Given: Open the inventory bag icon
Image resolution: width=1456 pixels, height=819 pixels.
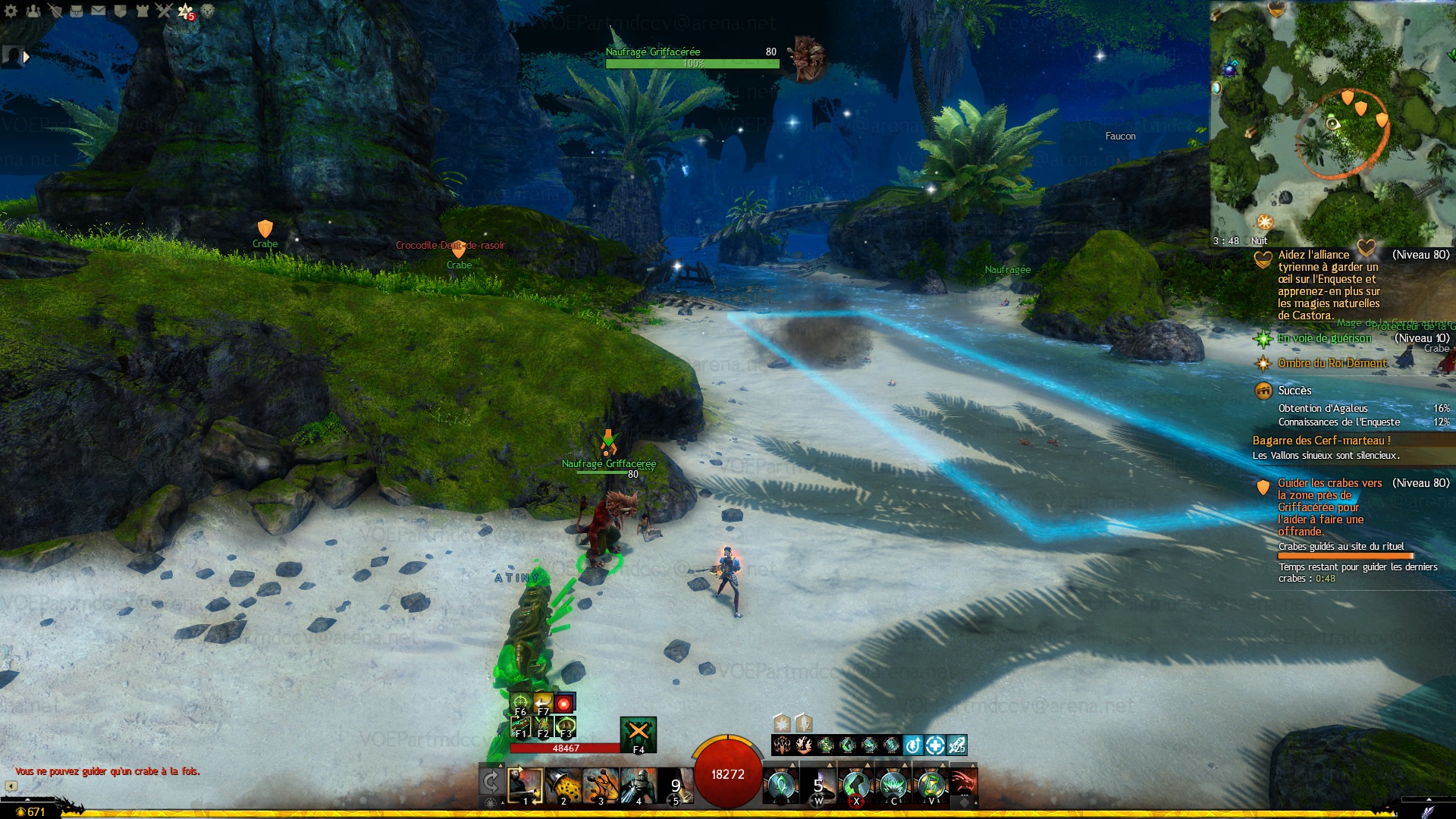Looking at the screenshot, I should click(77, 11).
